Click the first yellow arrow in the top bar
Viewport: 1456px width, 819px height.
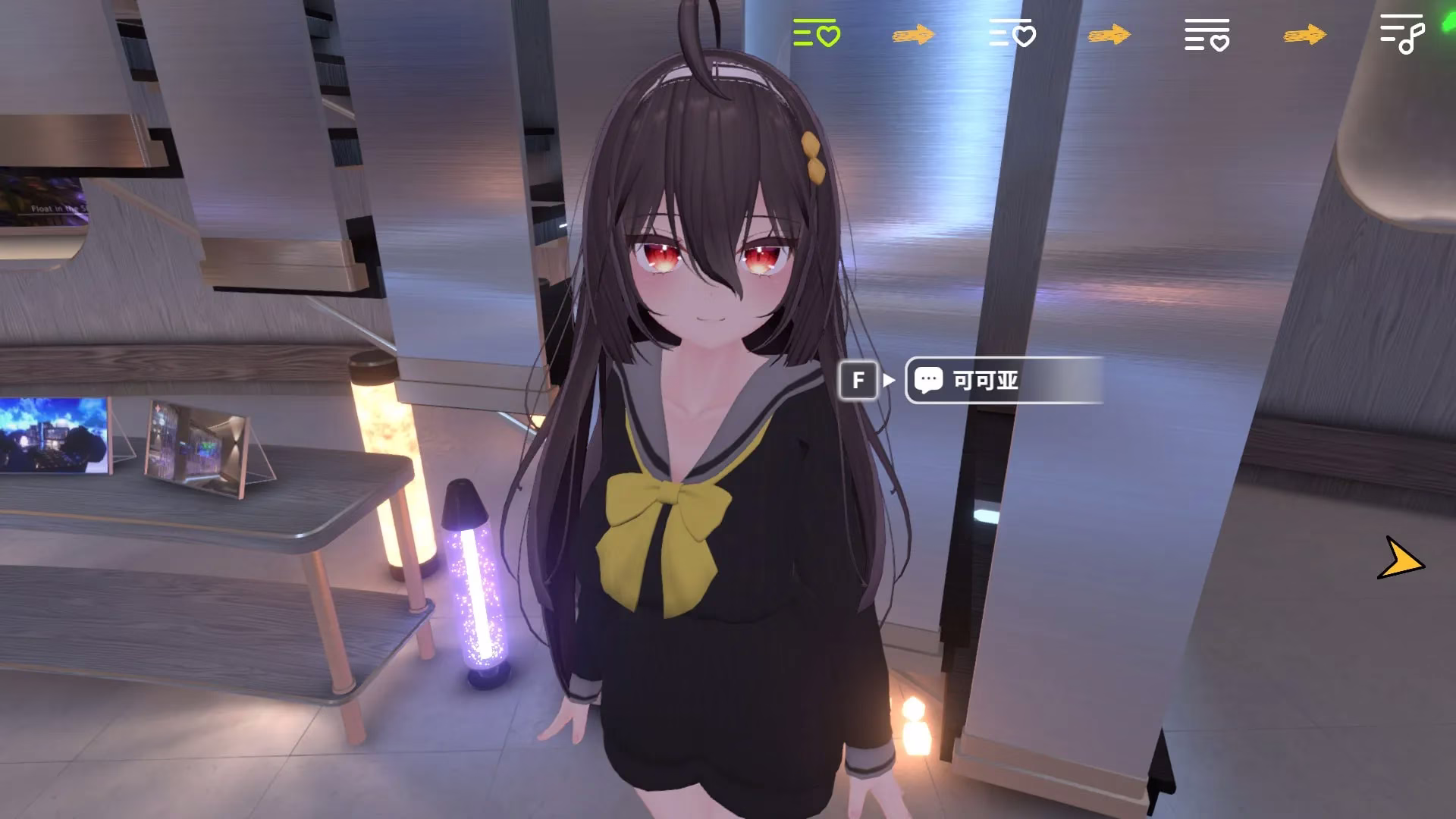914,36
